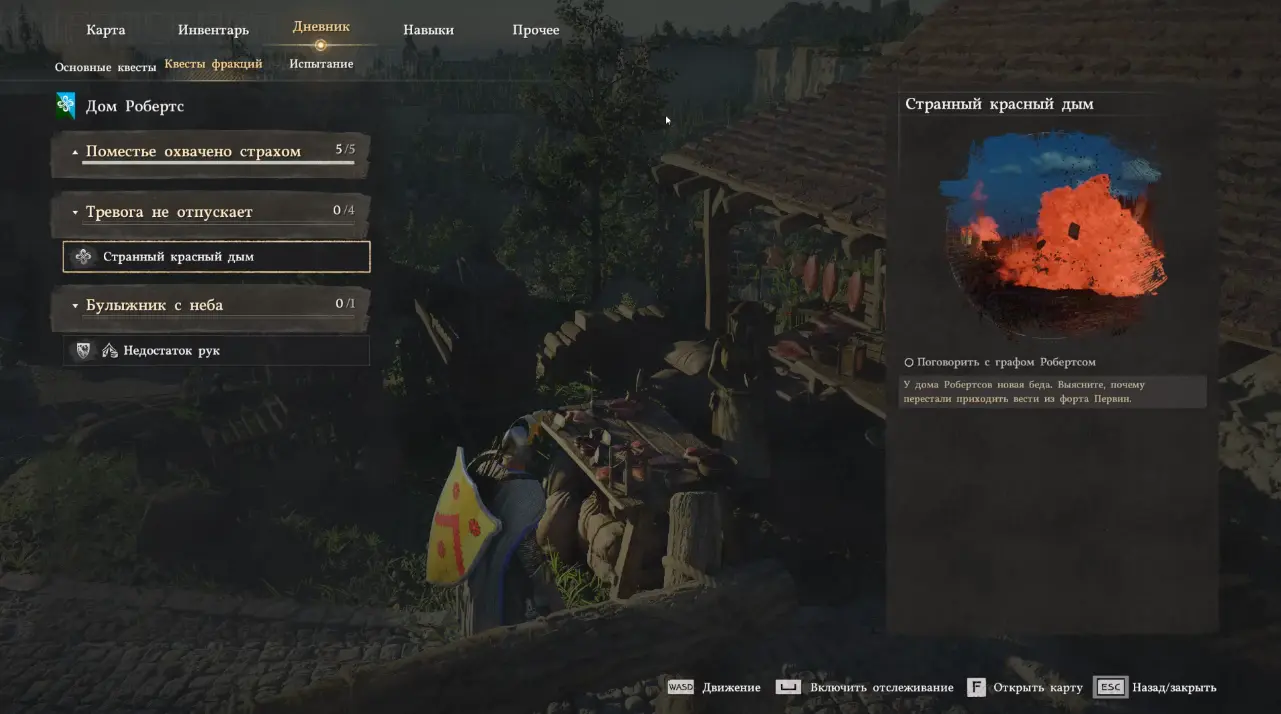Screen dimensions: 1281x714
Task: Click the red smoke quest illustration
Action: coord(1051,235)
